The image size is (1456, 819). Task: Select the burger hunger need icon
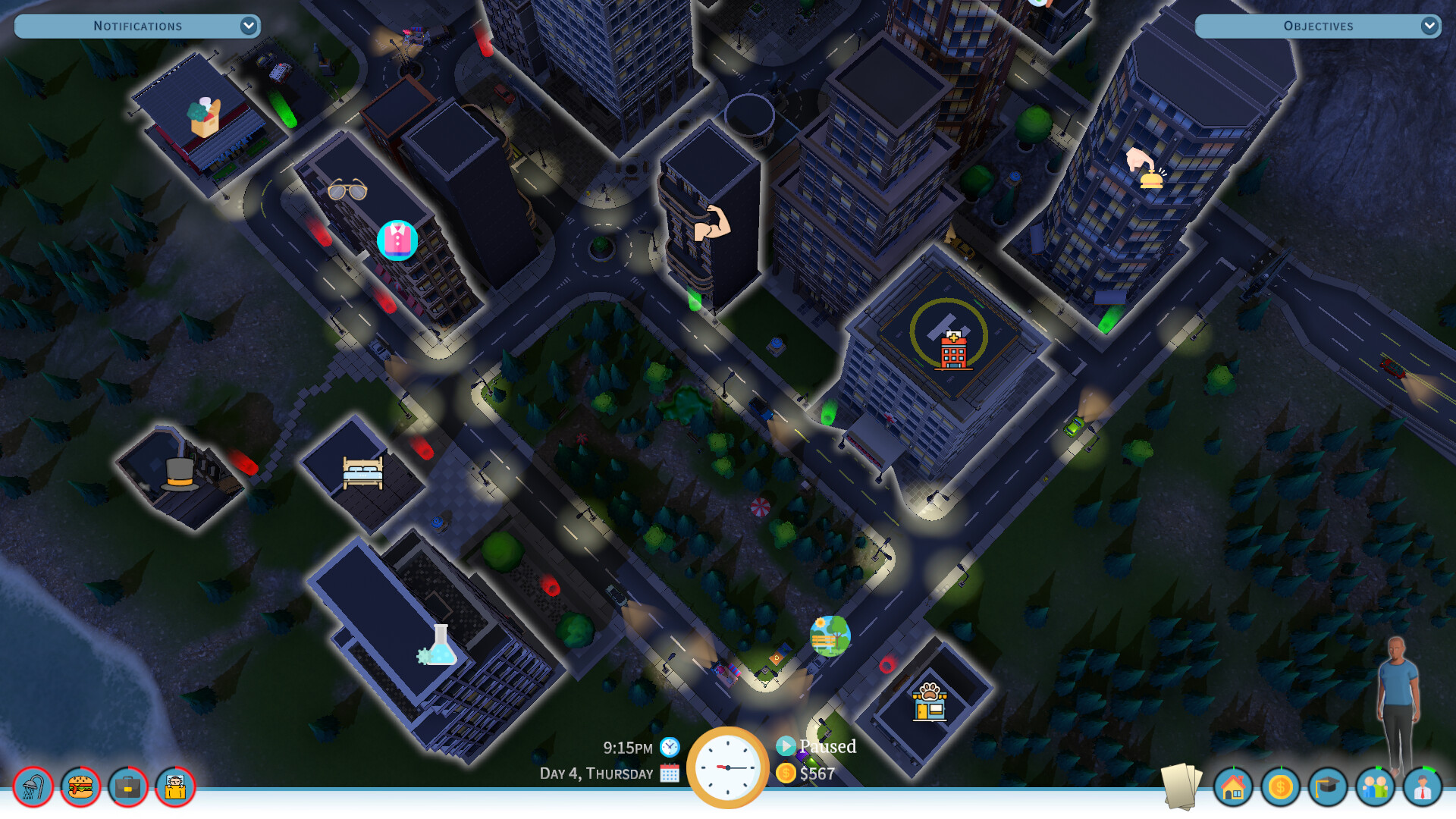tap(81, 787)
